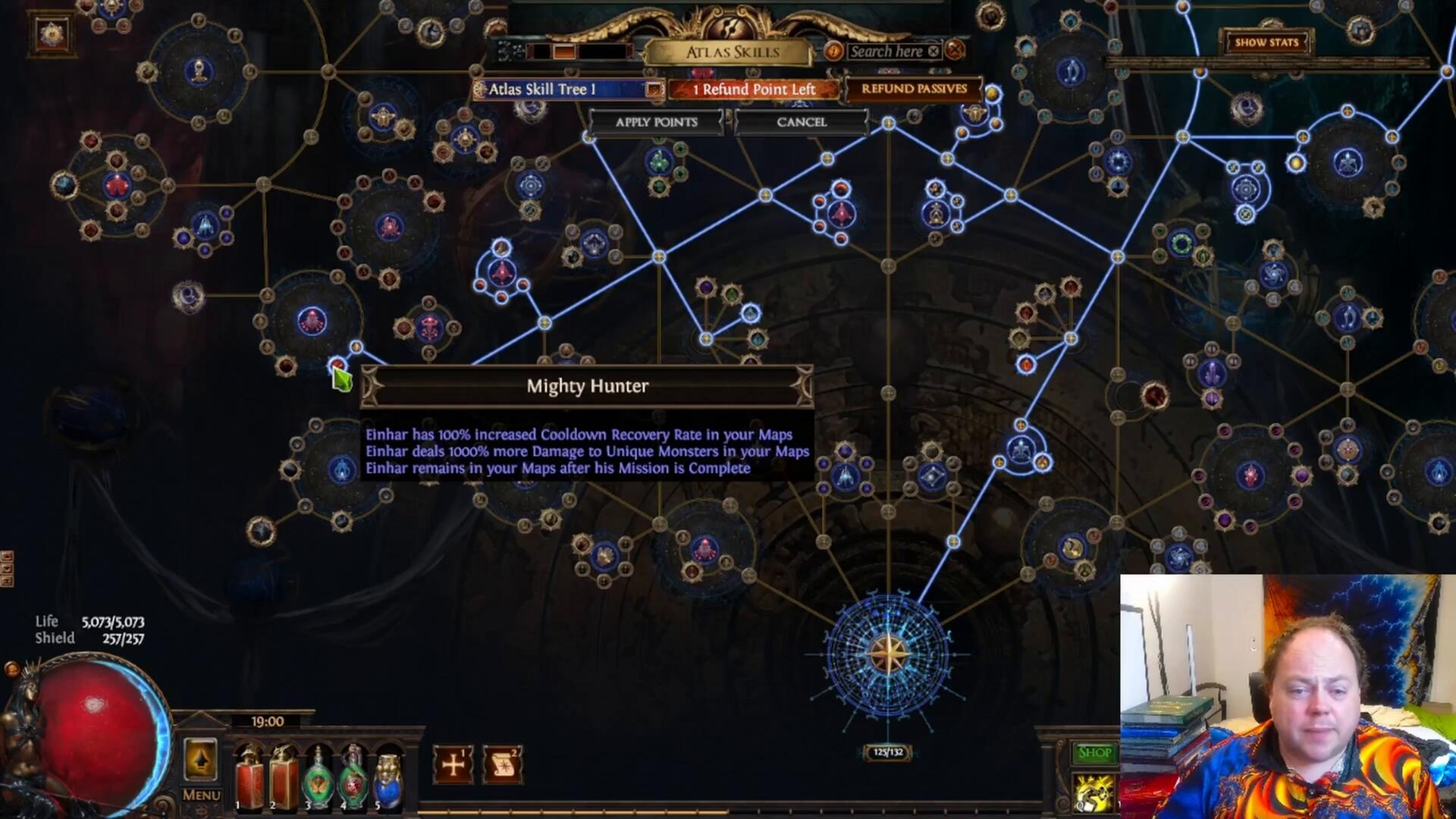Open the Atlas Skill Tree 1 dropdown
The height and width of the screenshot is (819, 1456).
pos(653,89)
